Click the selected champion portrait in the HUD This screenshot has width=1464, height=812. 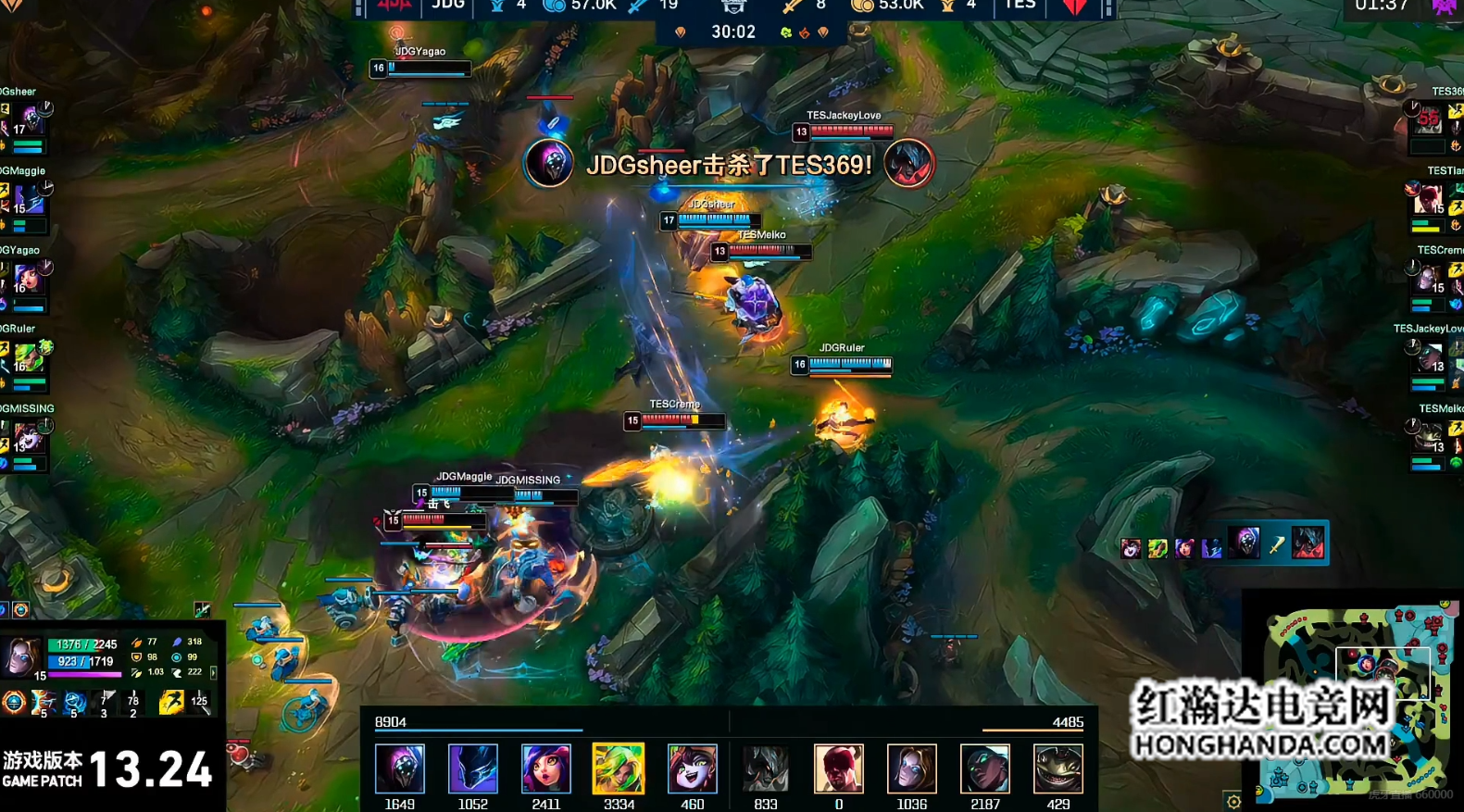19,656
